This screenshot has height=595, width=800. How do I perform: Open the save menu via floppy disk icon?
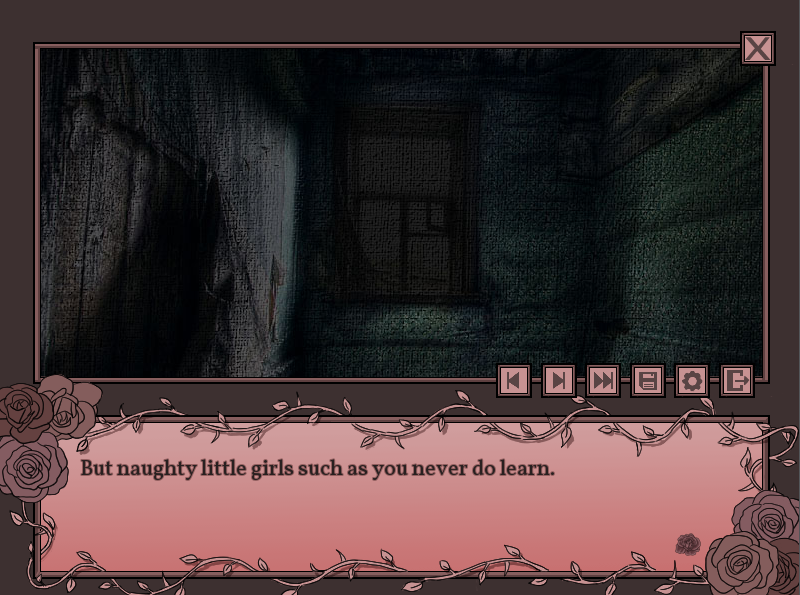(648, 380)
